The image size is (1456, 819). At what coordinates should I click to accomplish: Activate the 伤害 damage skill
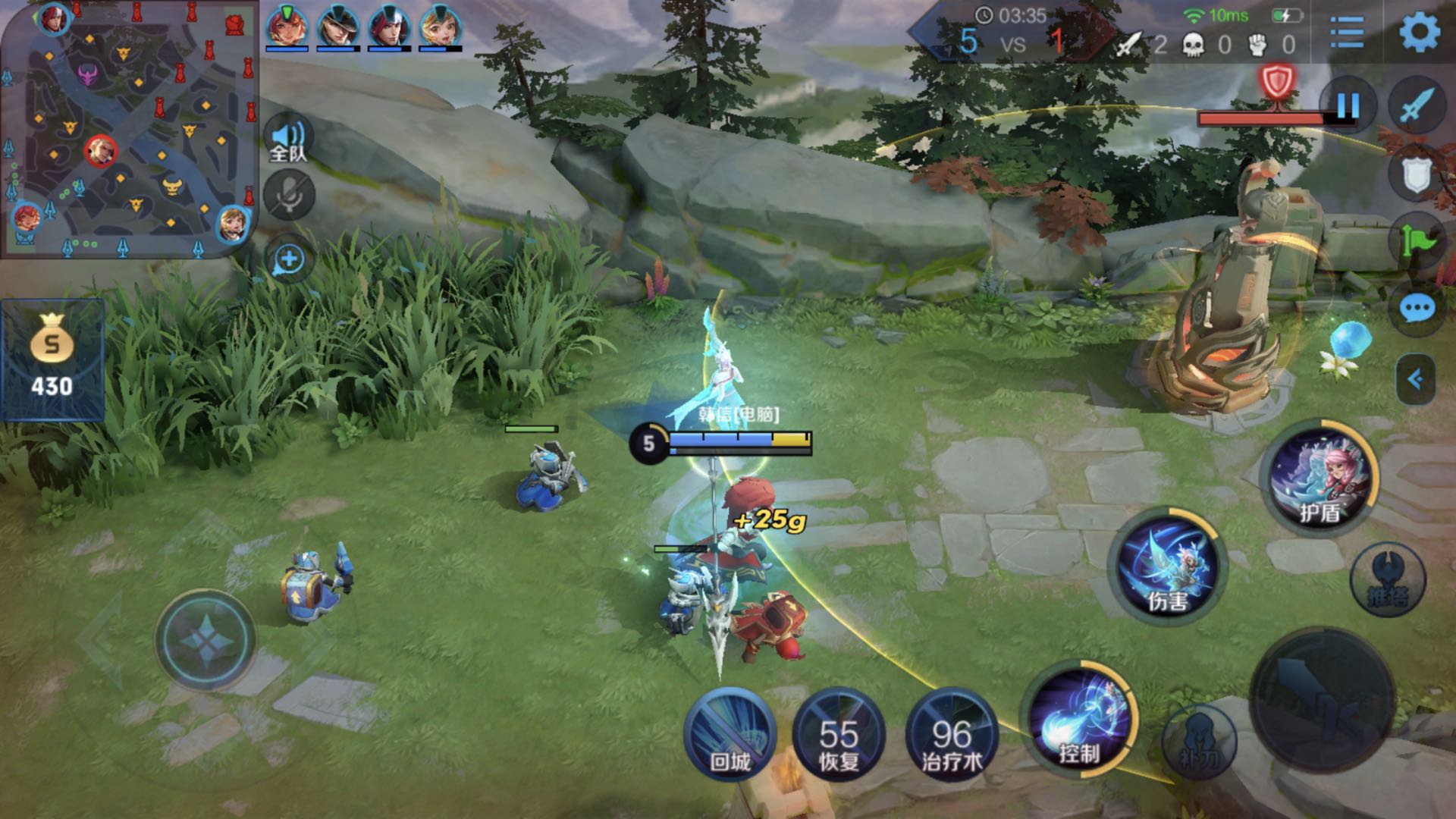(x=1168, y=567)
